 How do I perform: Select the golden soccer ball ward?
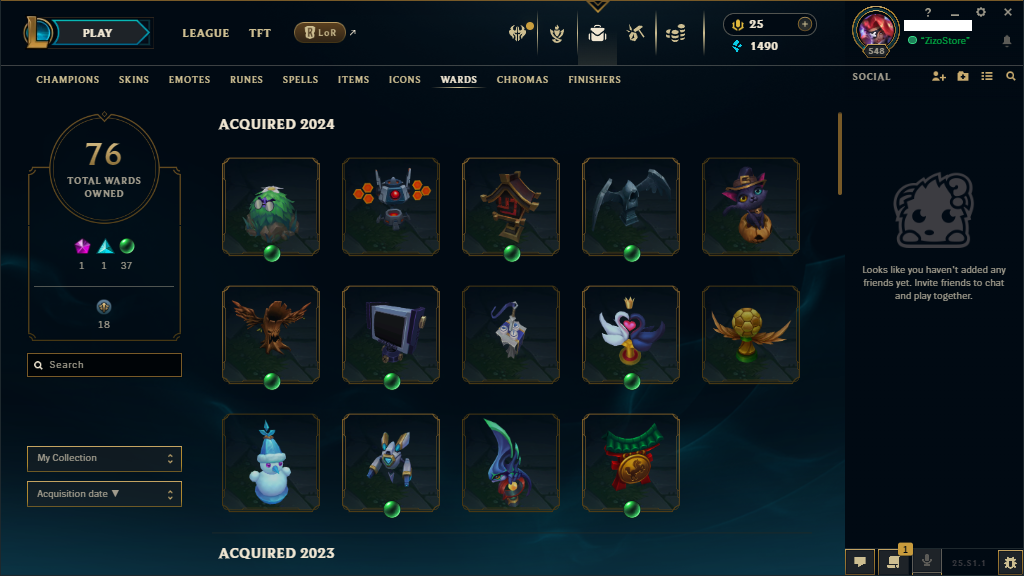[751, 334]
